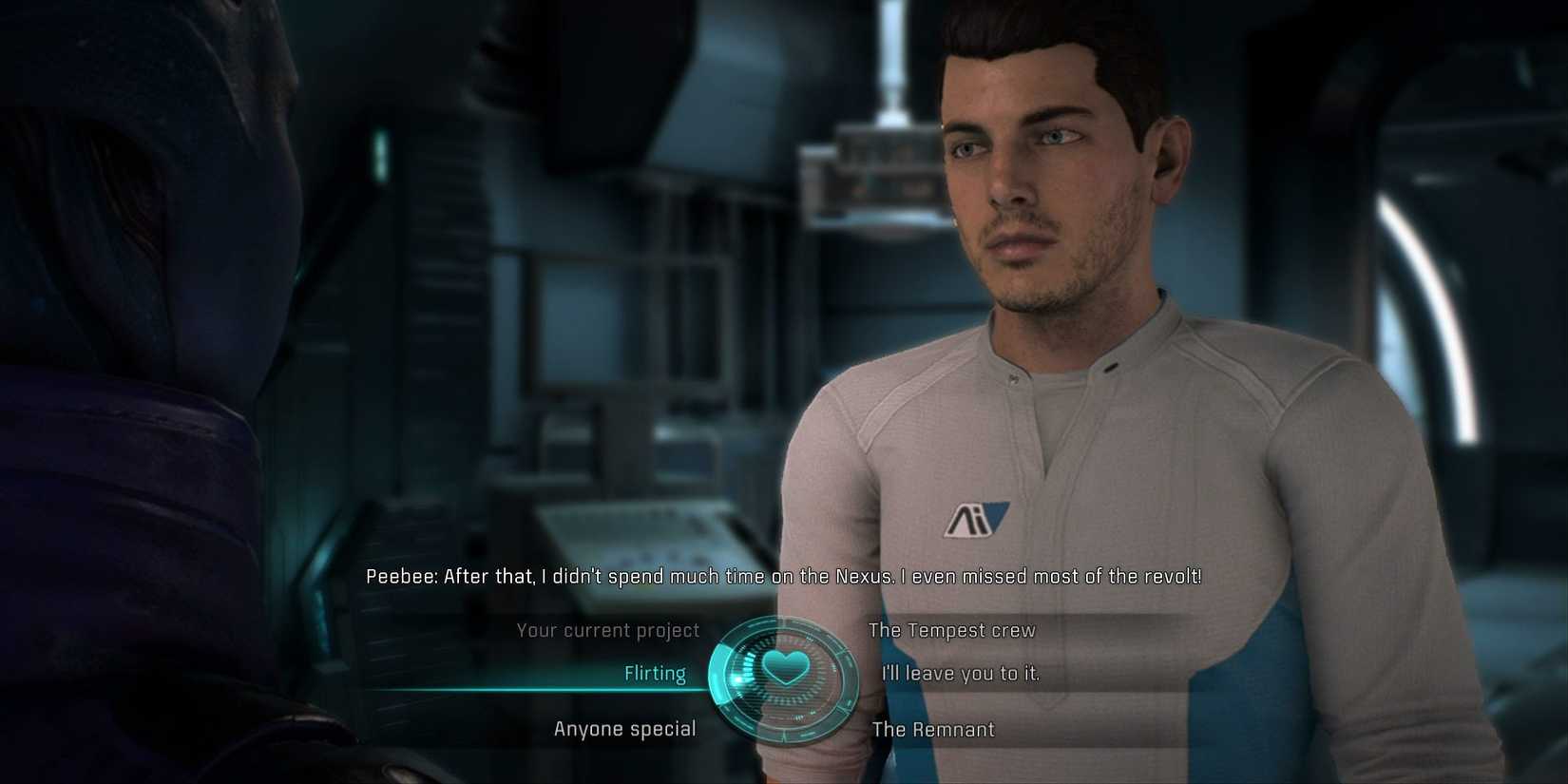Click the heart flirt icon in the wheel
1568x784 pixels.
pyautogui.click(x=787, y=667)
